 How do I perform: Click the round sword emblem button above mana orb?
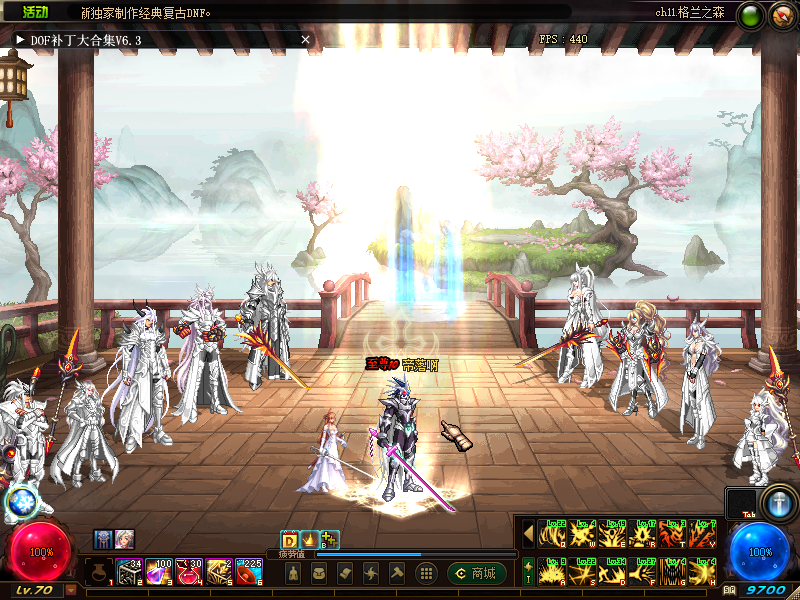778,503
